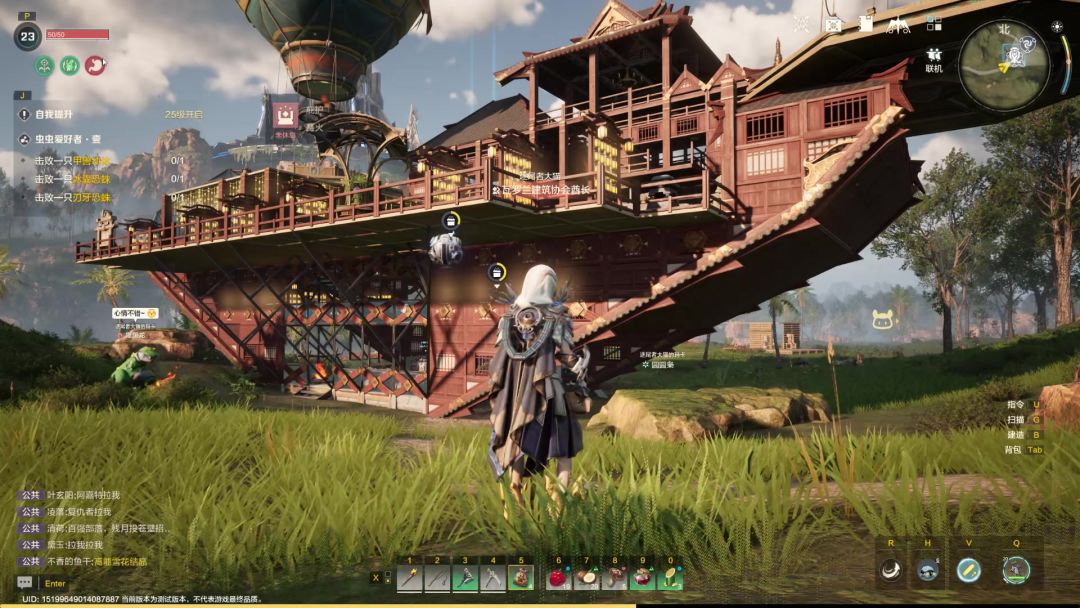This screenshot has width=1080, height=608.
Task: Select the companion pet portrait icon
Action: click(x=1016, y=570)
